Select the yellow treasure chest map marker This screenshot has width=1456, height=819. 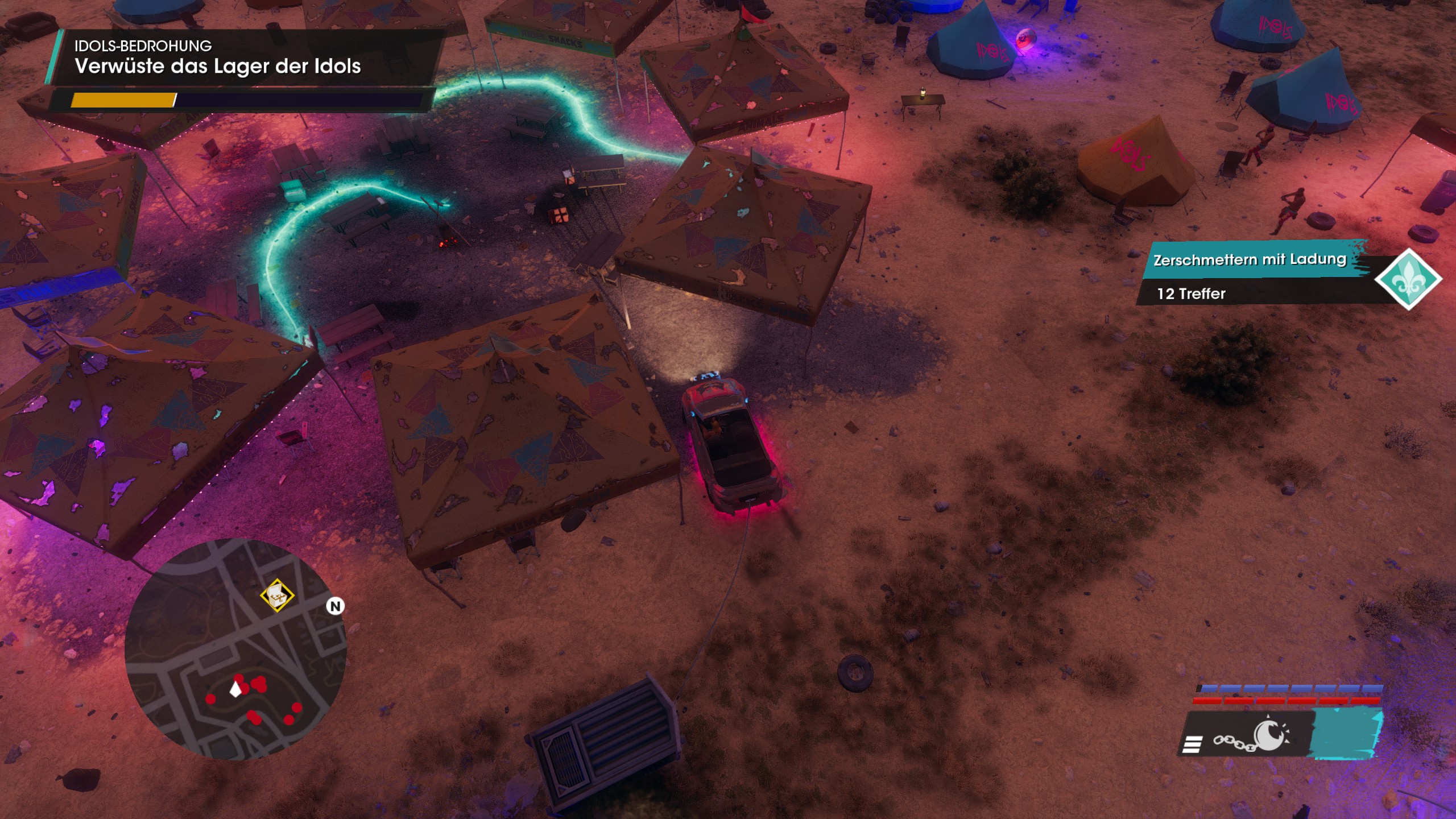coord(277,595)
